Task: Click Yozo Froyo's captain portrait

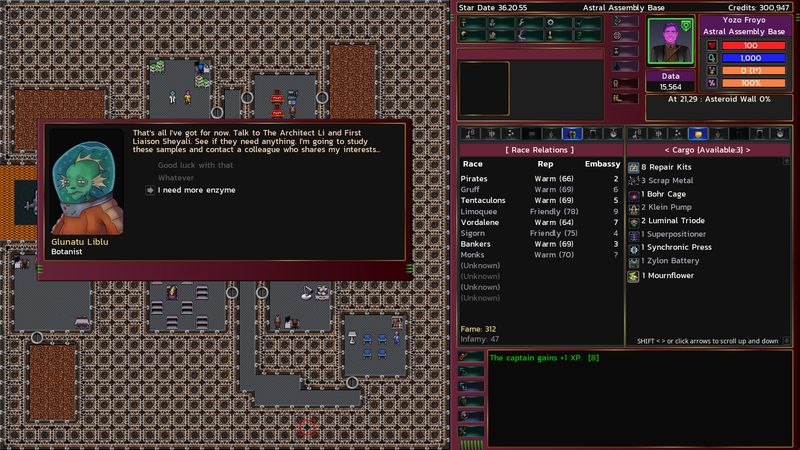Action: (x=669, y=41)
